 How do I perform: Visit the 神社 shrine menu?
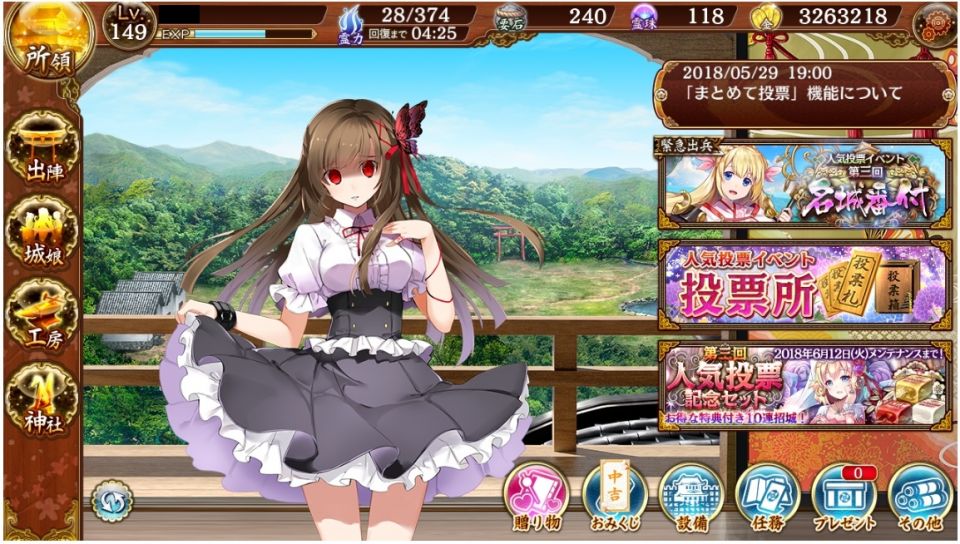42,396
